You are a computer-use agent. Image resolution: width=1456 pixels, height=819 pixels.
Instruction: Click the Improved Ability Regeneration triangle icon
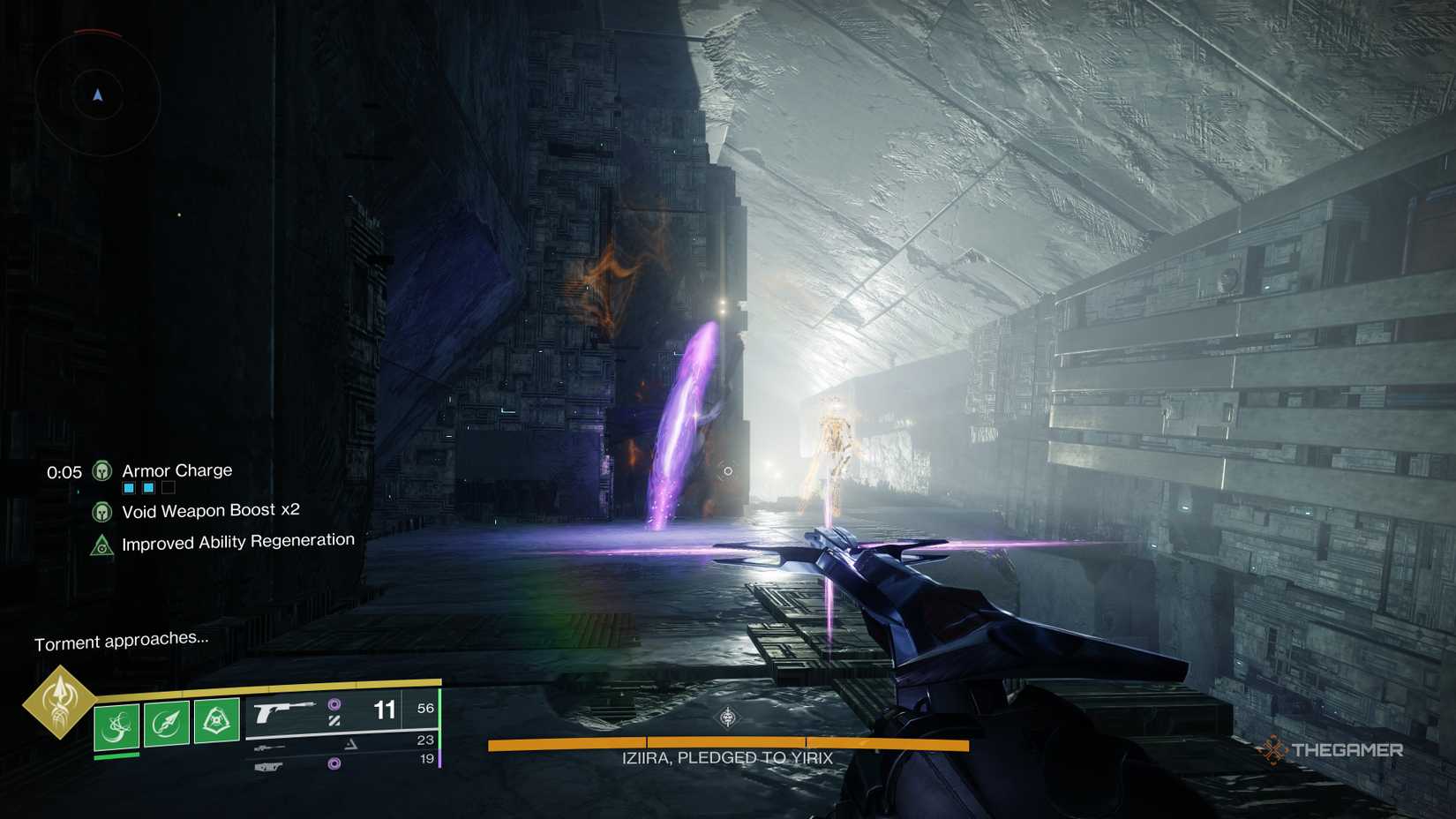pyautogui.click(x=102, y=545)
